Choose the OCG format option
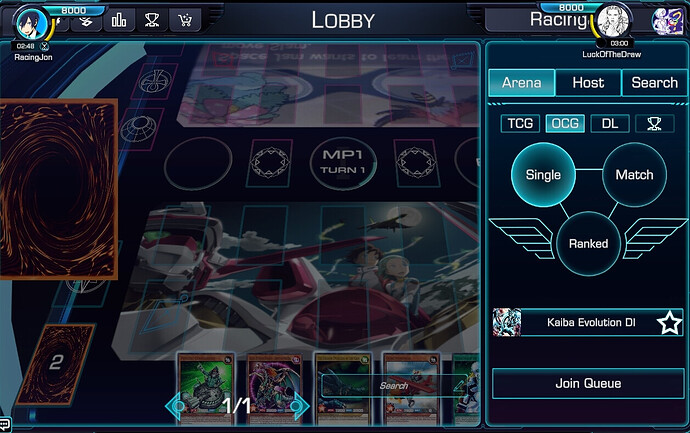 coord(565,124)
